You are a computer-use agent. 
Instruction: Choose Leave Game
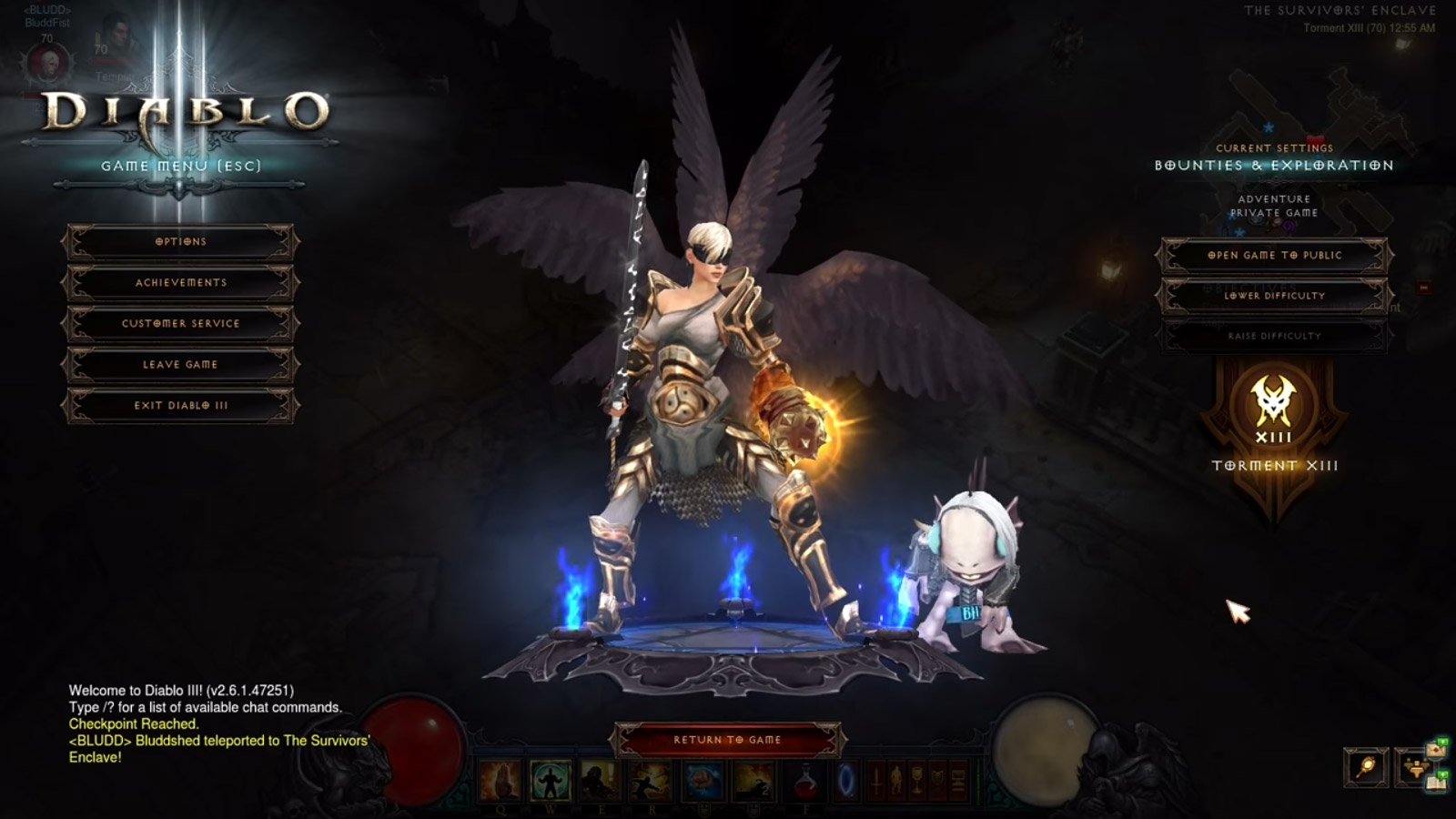click(180, 365)
